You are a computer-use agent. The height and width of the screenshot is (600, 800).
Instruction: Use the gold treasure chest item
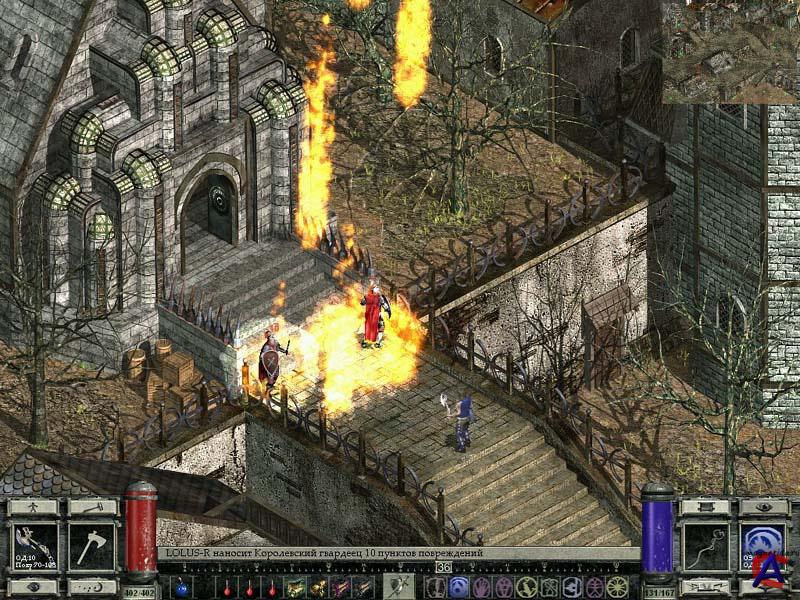coord(295,587)
